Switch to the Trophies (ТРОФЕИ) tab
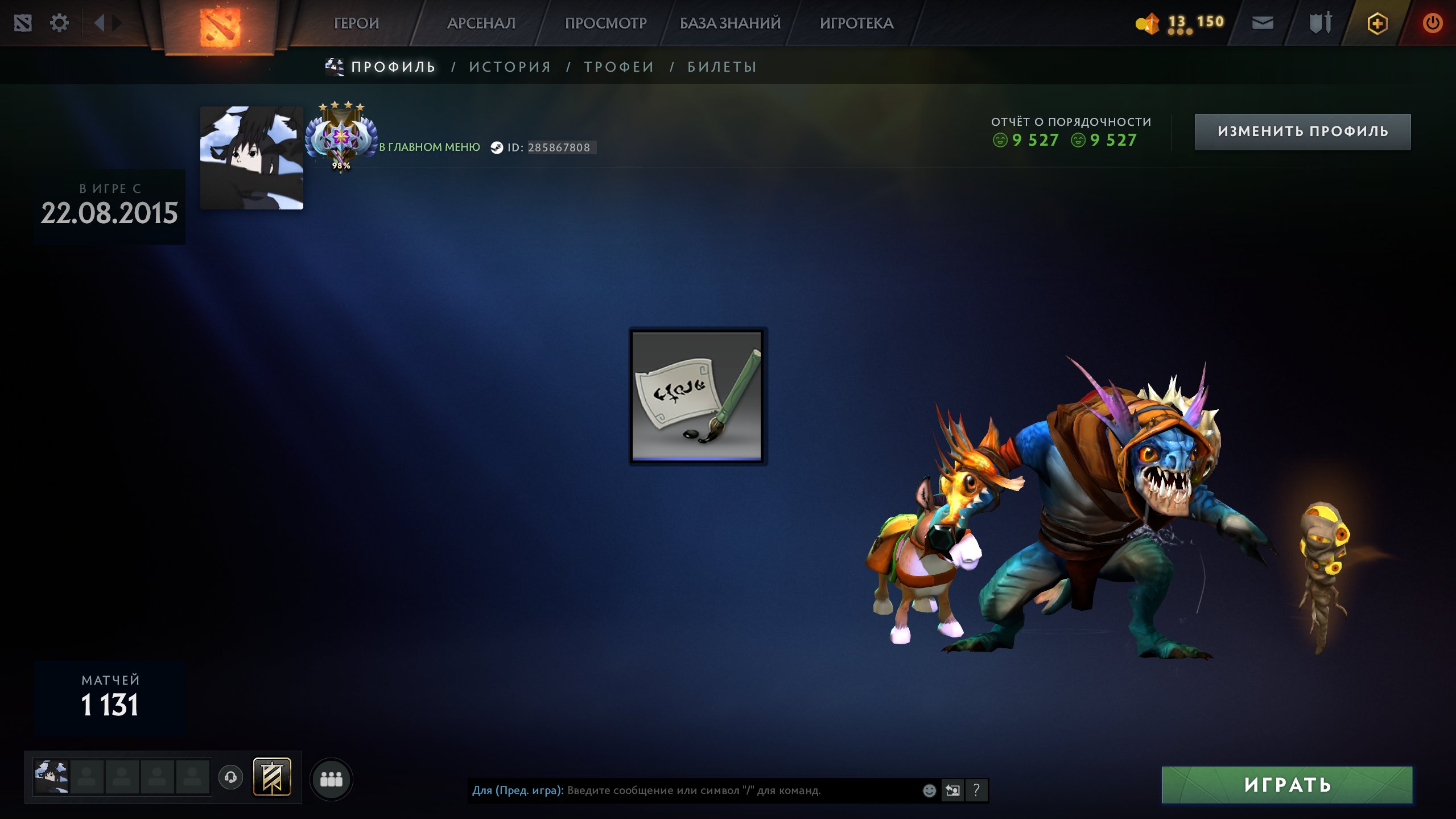The image size is (1456, 819). (619, 67)
